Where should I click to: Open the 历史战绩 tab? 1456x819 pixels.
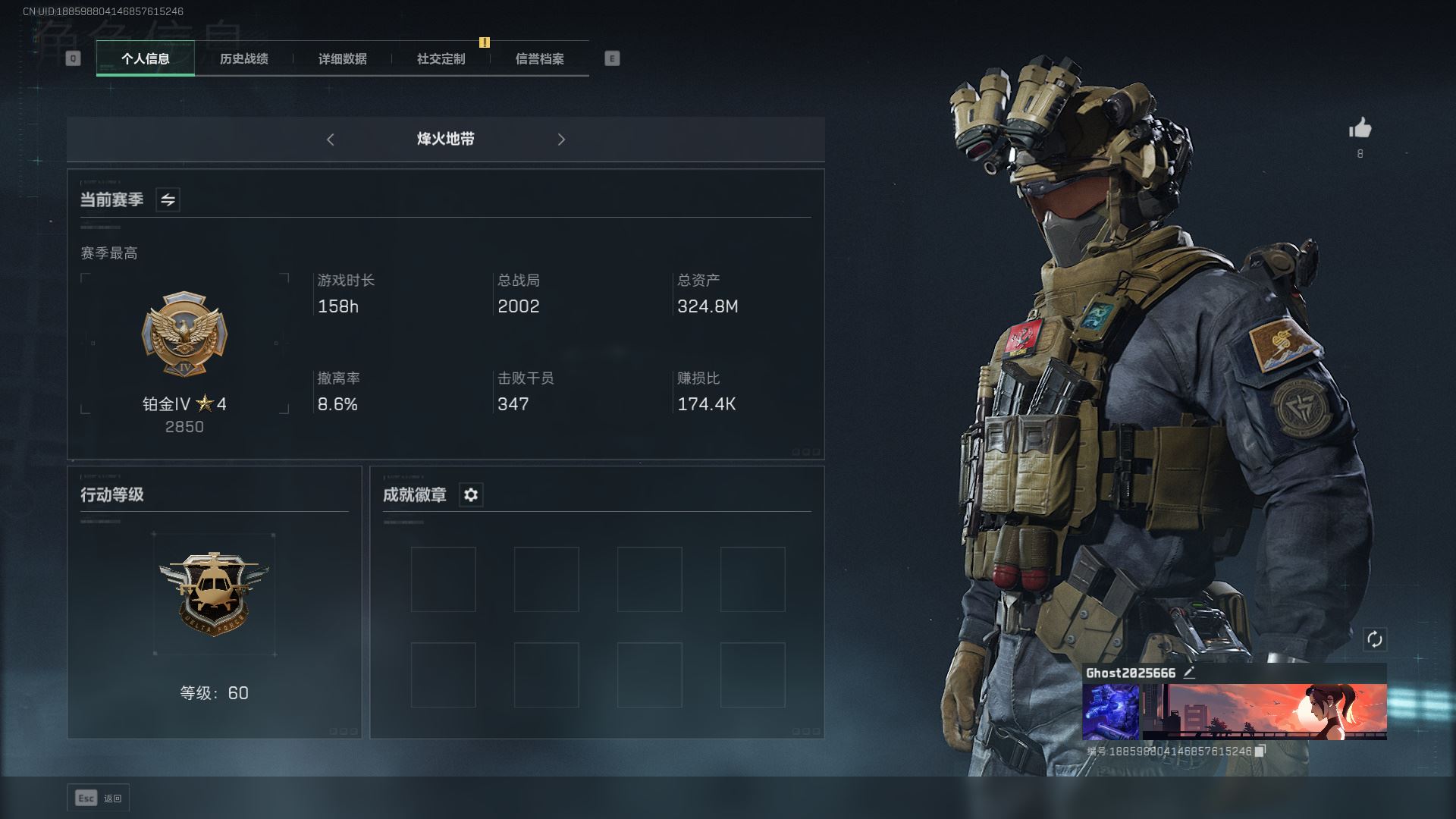(x=243, y=58)
